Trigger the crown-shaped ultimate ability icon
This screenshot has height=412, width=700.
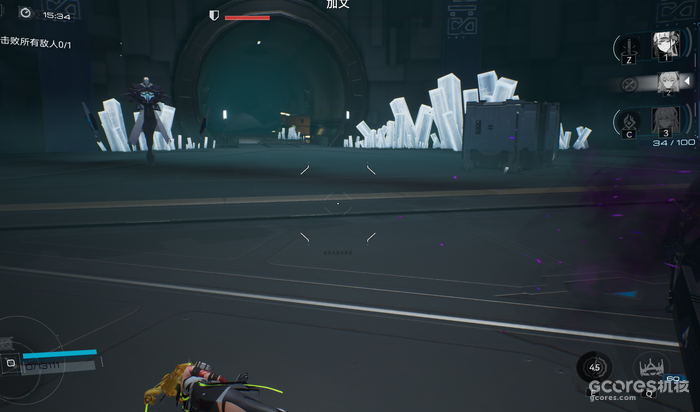[x=651, y=367]
